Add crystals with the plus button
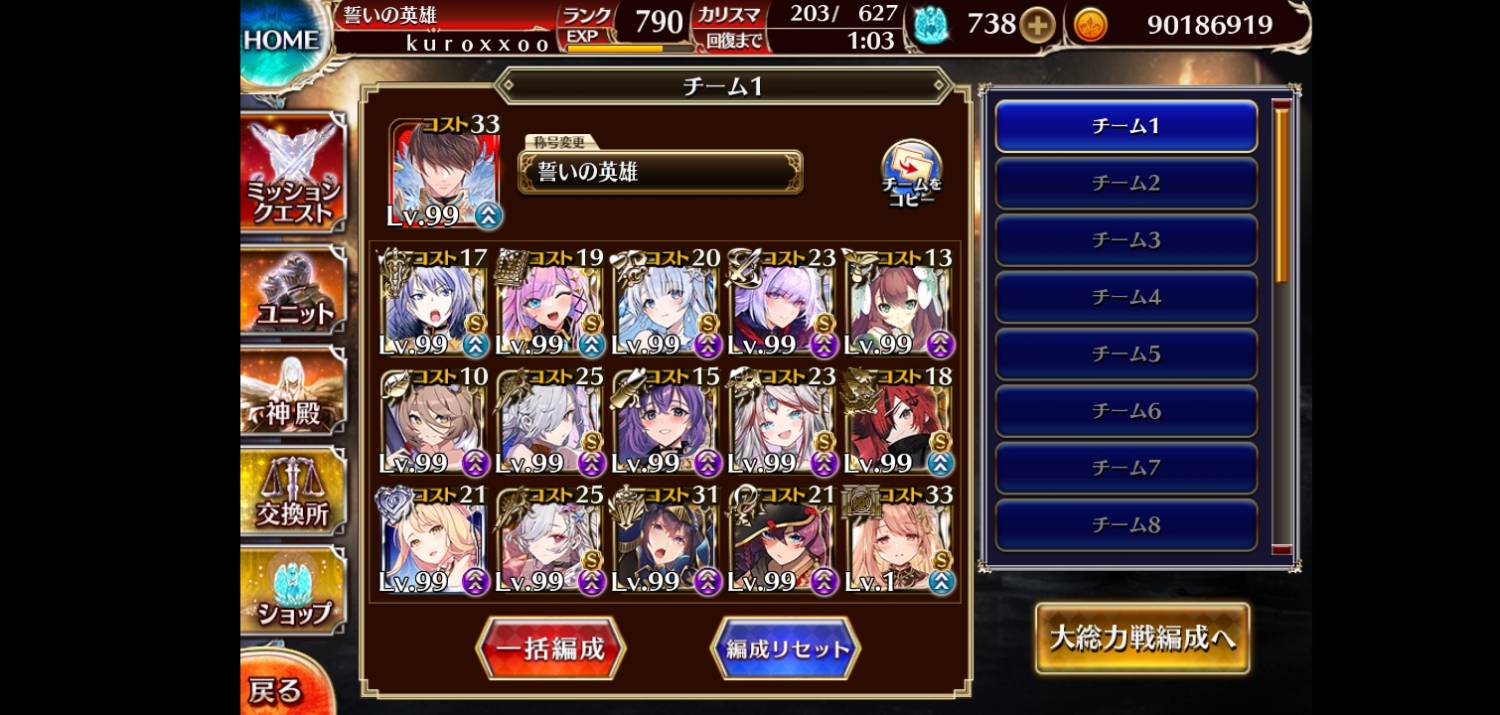 coord(1037,25)
